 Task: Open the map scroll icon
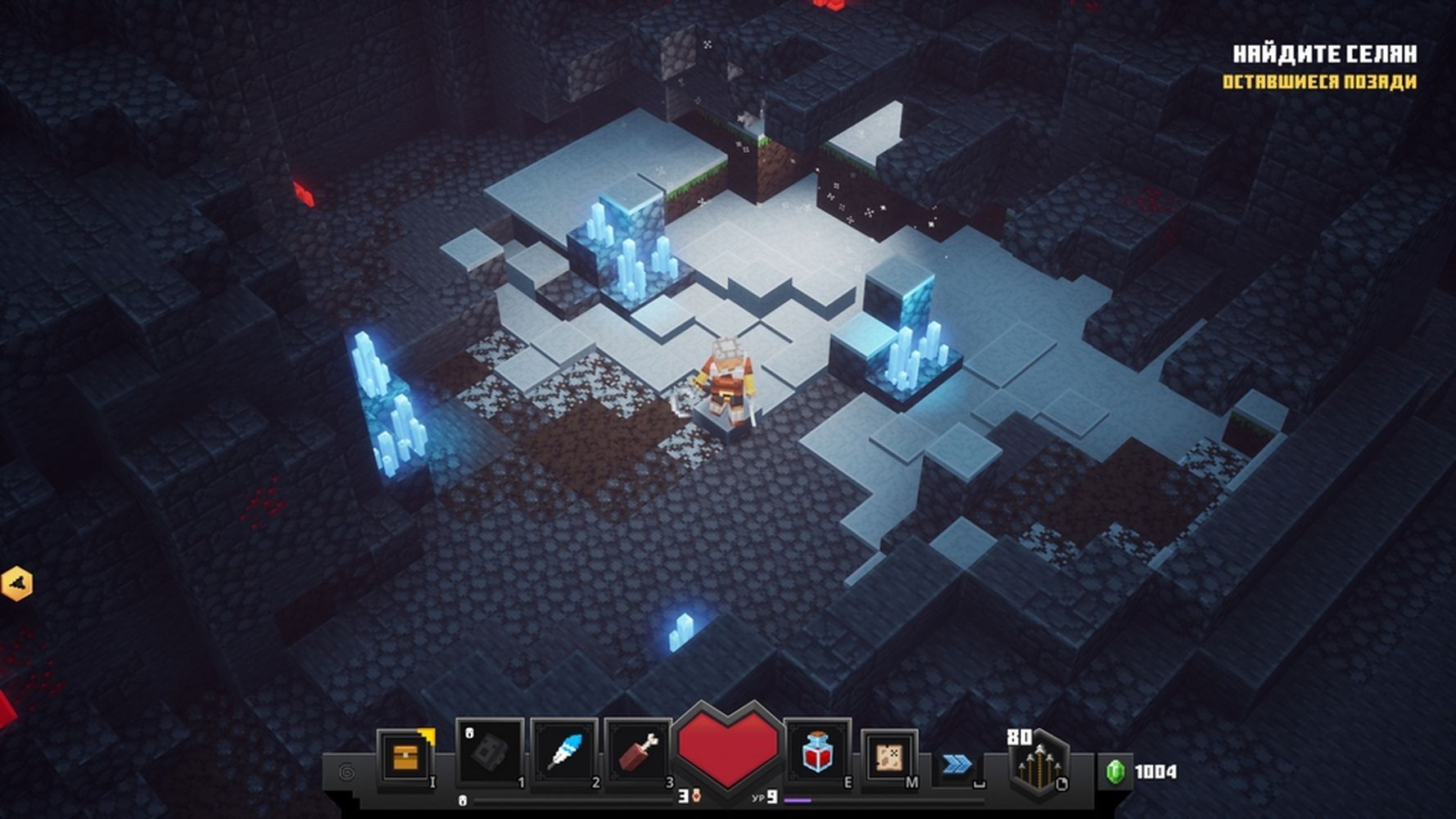pos(889,757)
